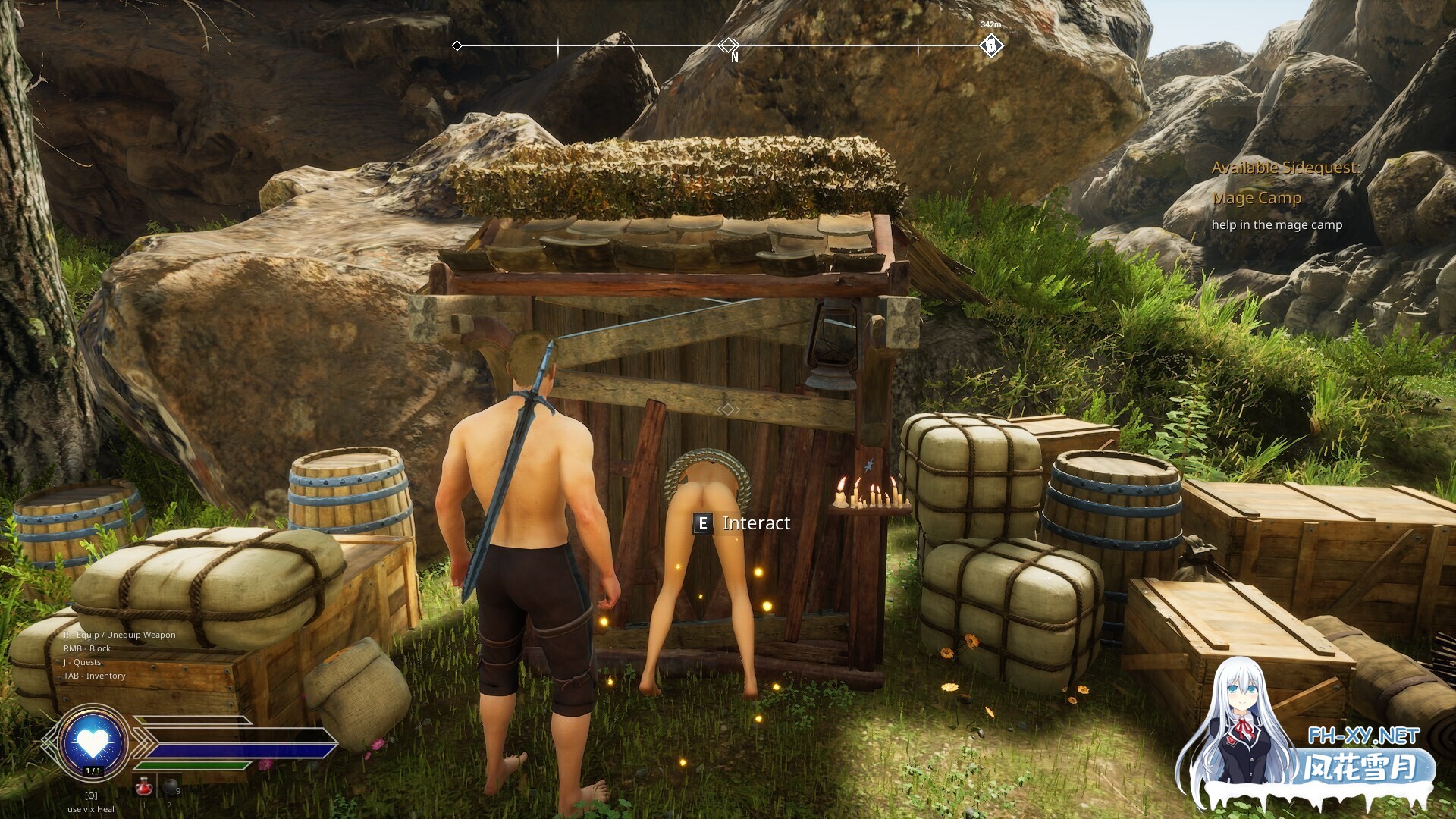Open the Mage Camp sidequest tracker
Image resolution: width=1456 pixels, height=819 pixels.
point(1257,198)
